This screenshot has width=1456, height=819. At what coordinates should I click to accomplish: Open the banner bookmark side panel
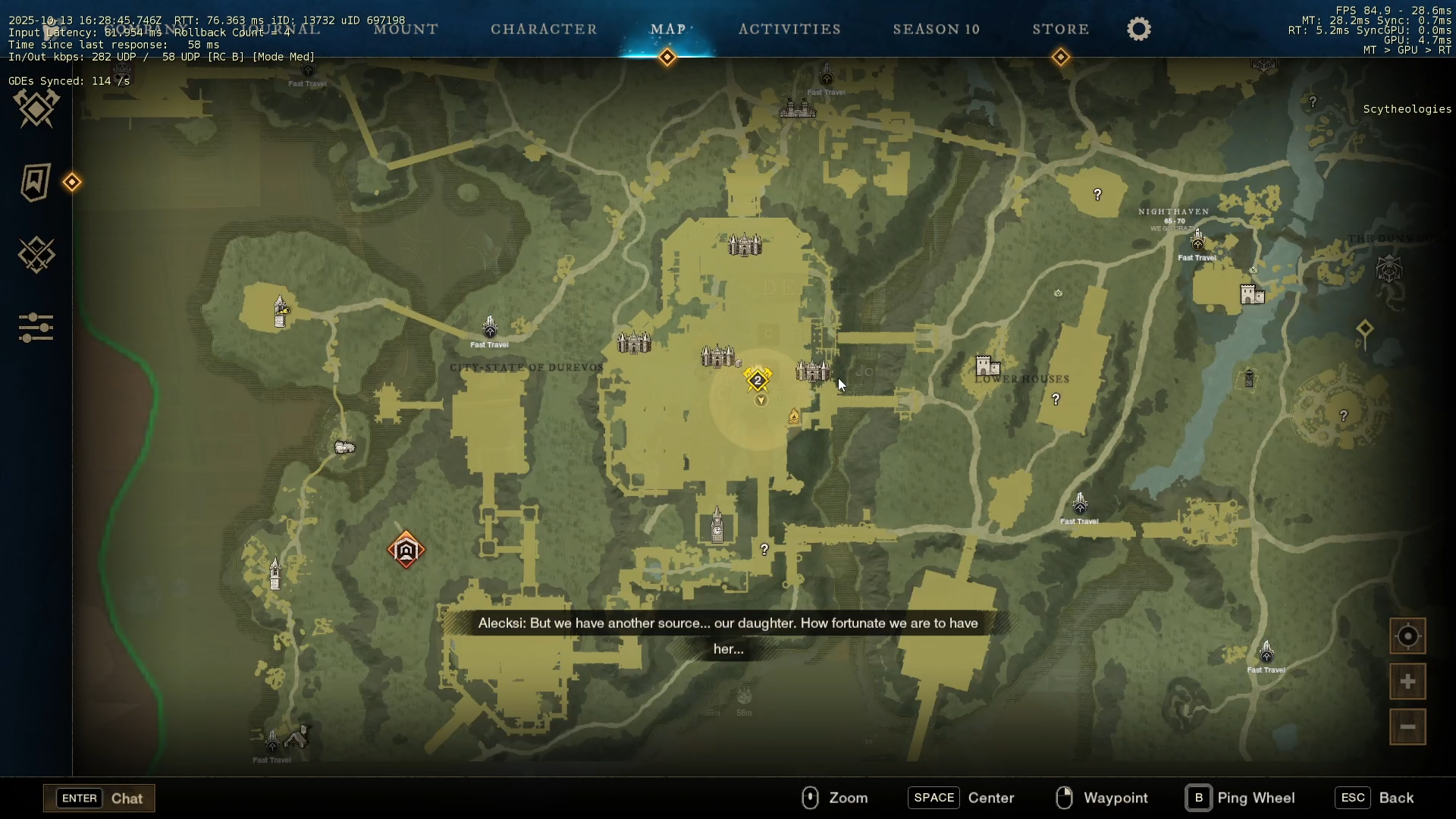point(36,182)
